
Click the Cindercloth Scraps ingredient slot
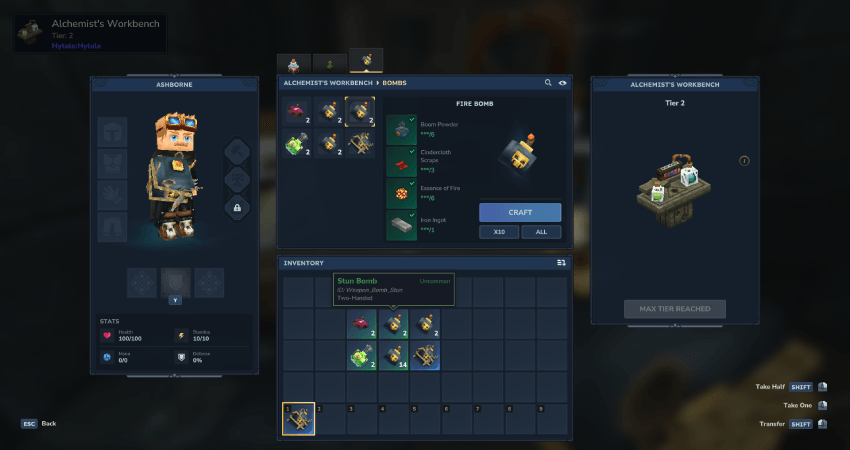point(400,161)
